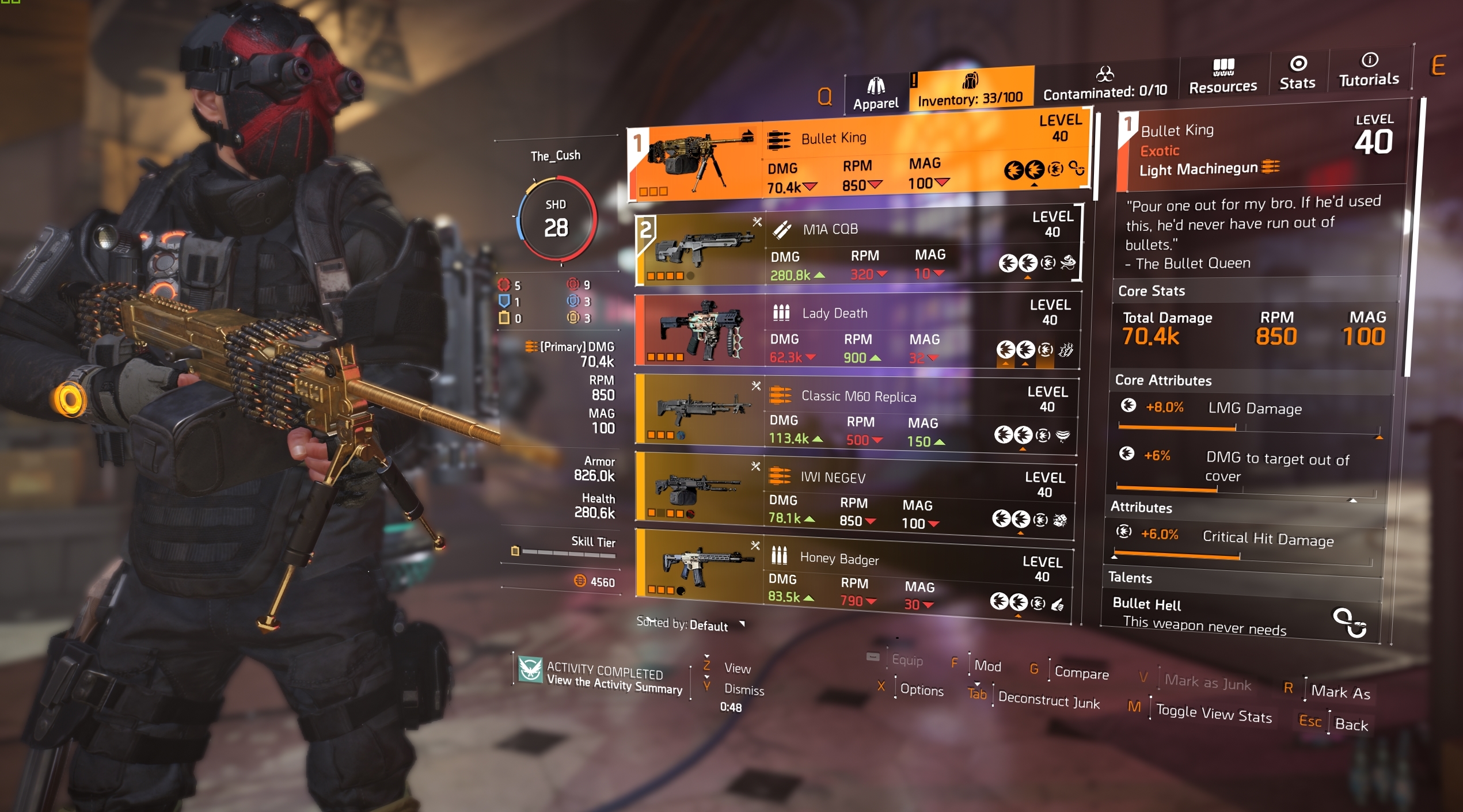Select the Lady Death weapon
The image size is (1463, 812).
click(857, 330)
